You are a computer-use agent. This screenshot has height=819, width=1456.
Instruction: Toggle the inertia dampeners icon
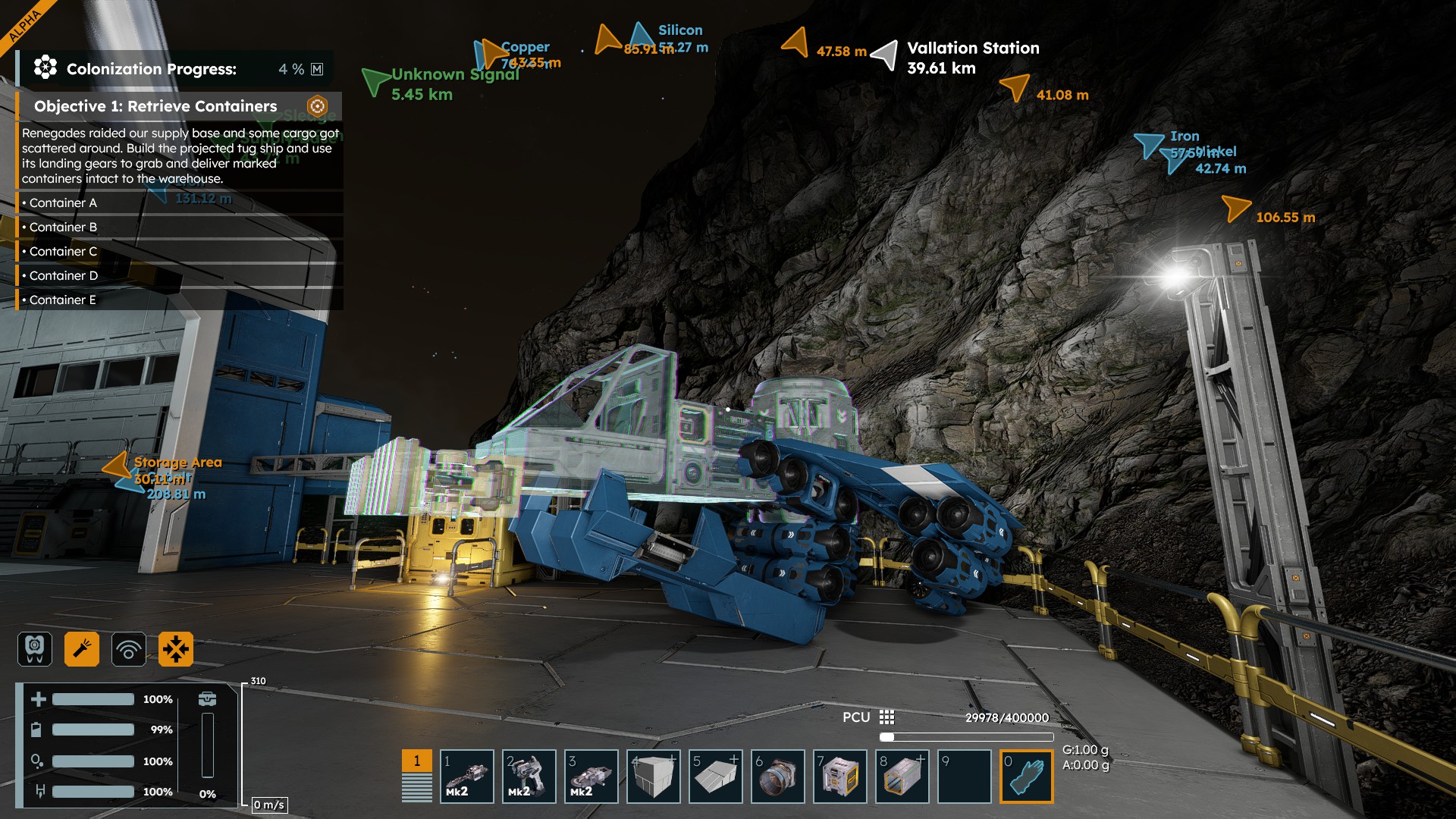click(x=176, y=649)
